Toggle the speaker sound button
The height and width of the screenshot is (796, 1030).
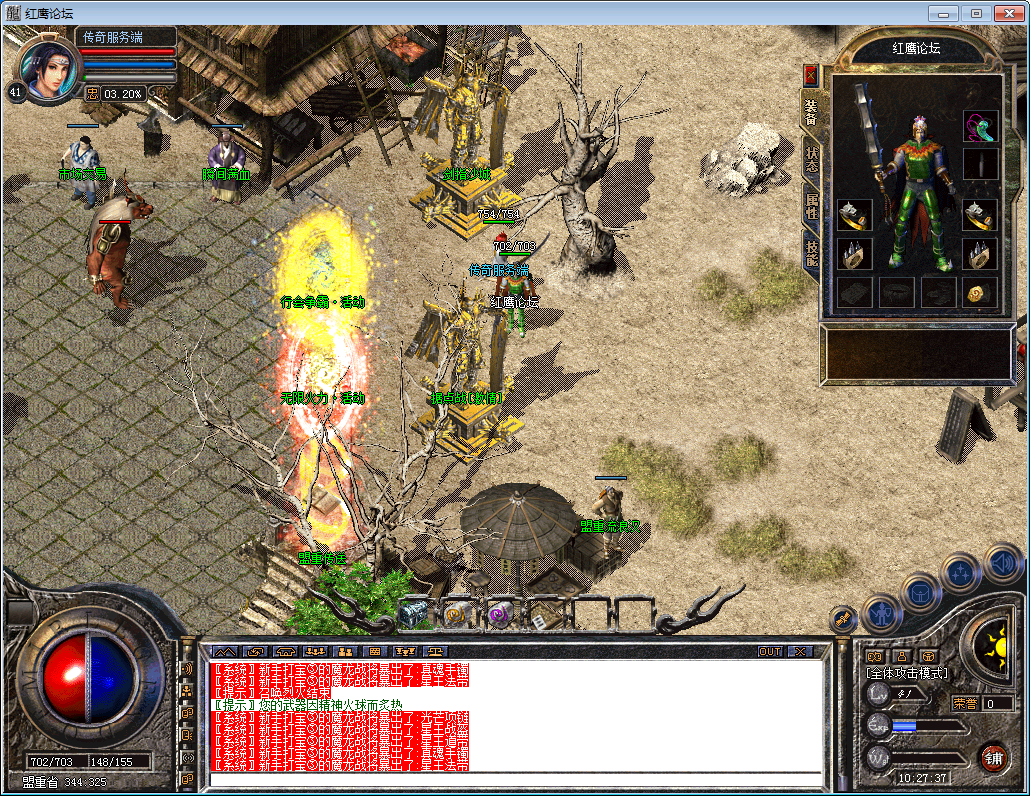[1001, 563]
